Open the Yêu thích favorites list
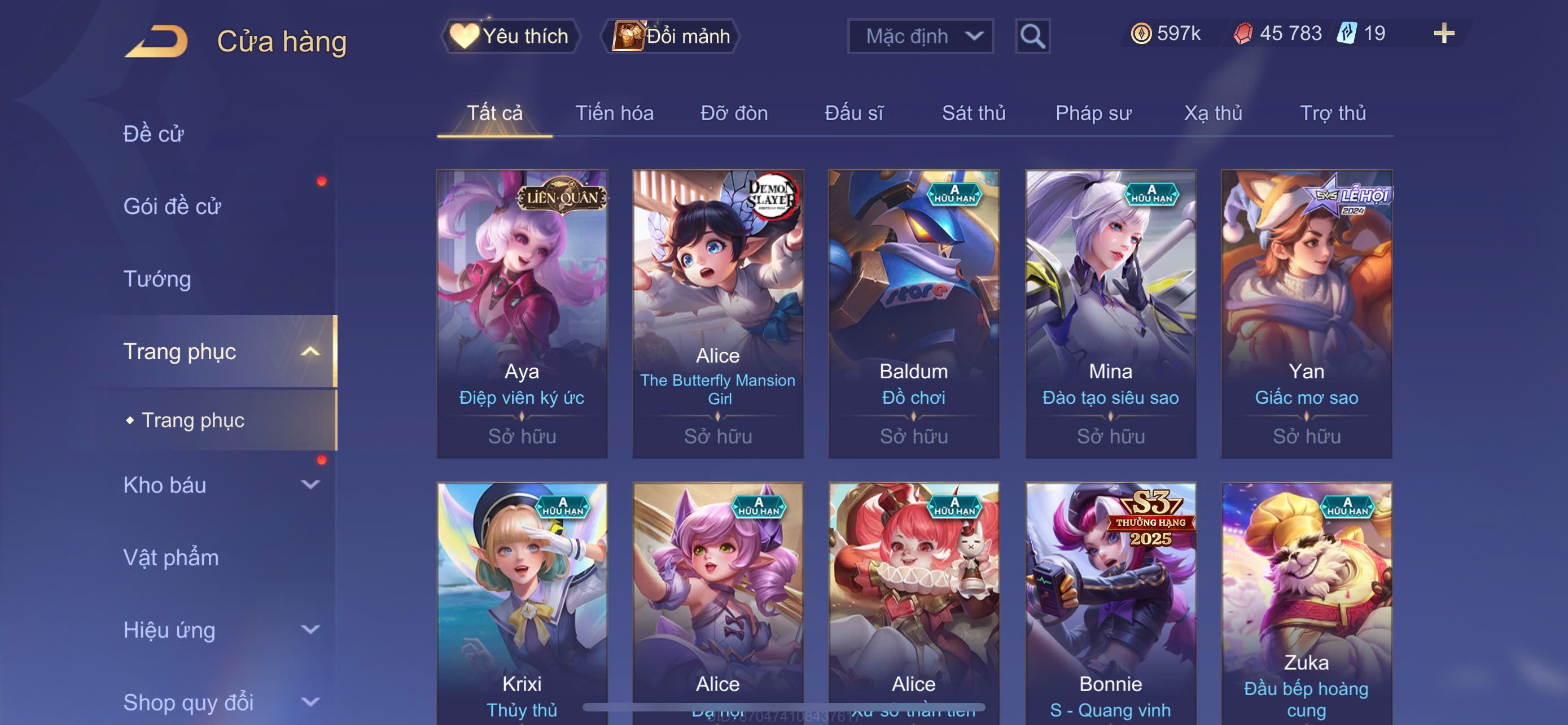This screenshot has width=1568, height=725. pos(510,36)
